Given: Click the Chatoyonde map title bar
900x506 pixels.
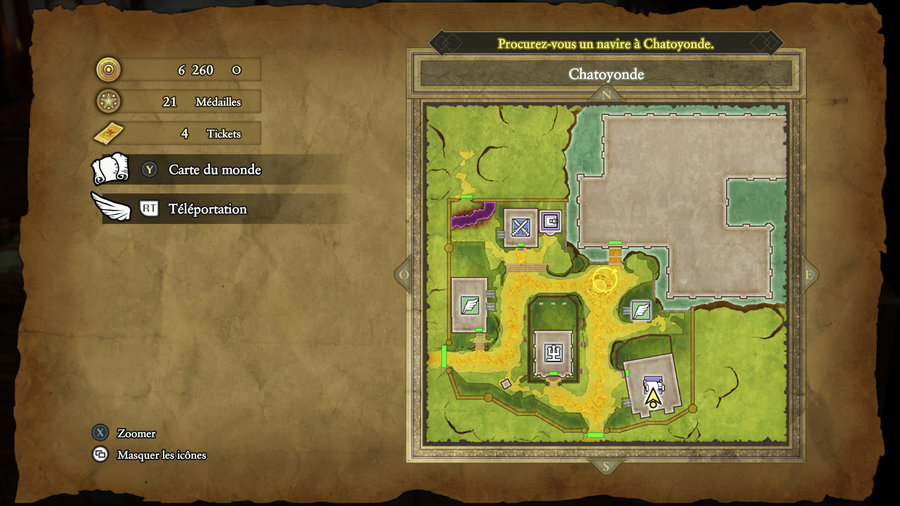Looking at the screenshot, I should click(x=606, y=74).
